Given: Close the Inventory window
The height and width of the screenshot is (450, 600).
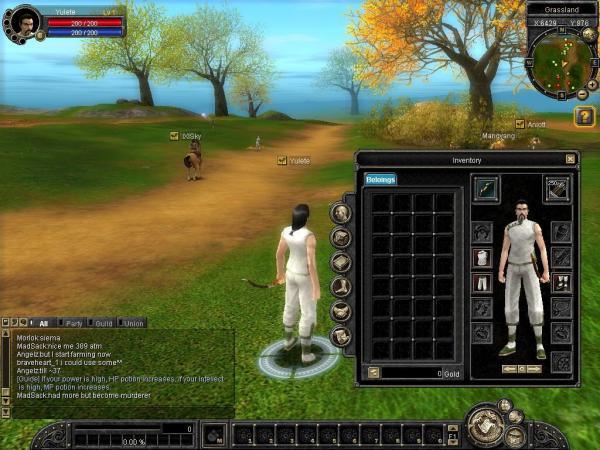Looking at the screenshot, I should [x=570, y=159].
